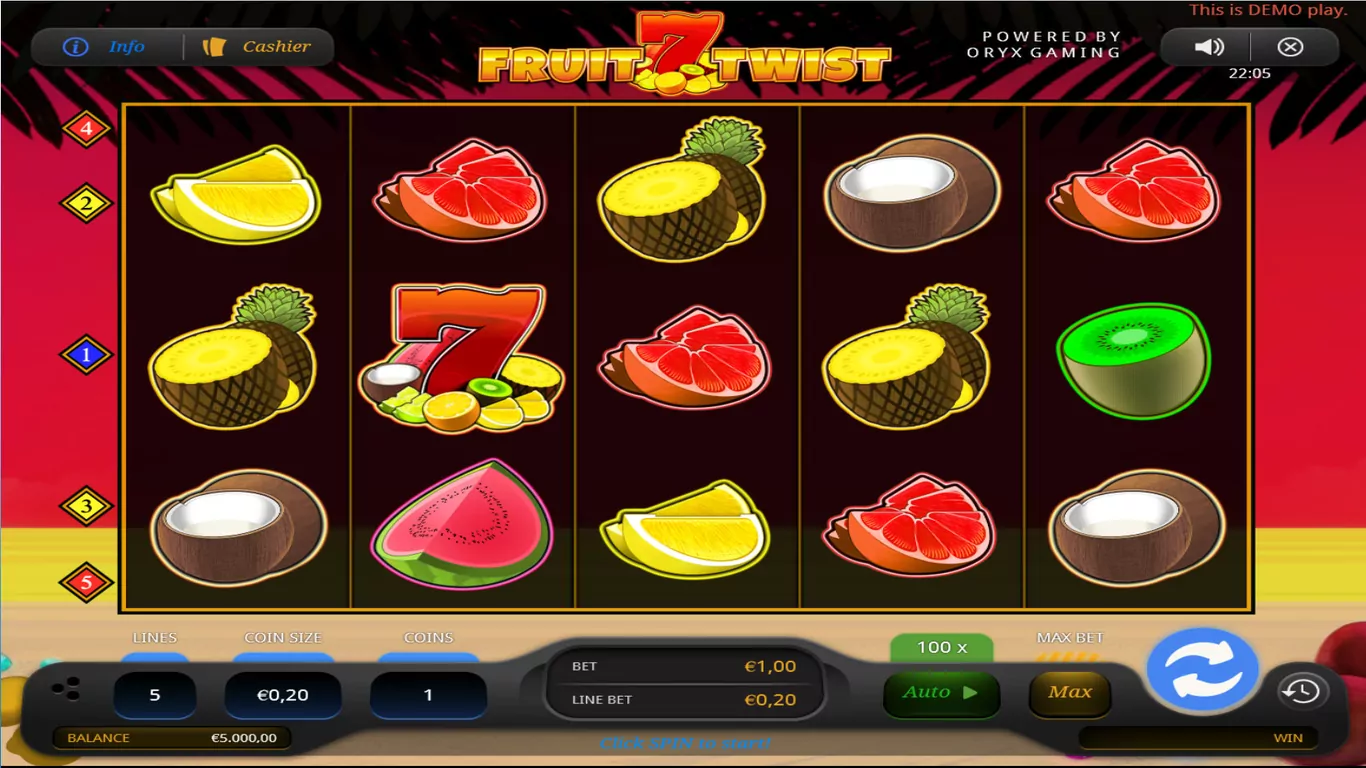
Task: Choose payline marker 5
Action: pyautogui.click(x=87, y=582)
